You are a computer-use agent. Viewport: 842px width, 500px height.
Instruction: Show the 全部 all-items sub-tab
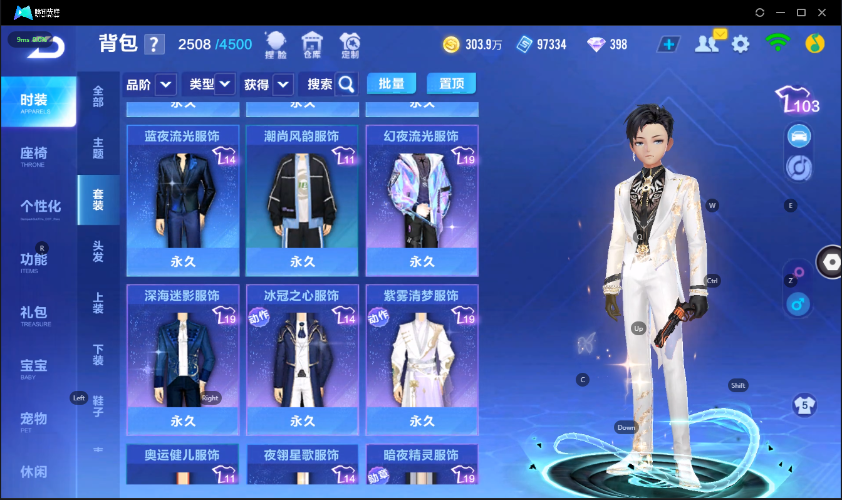[x=98, y=96]
